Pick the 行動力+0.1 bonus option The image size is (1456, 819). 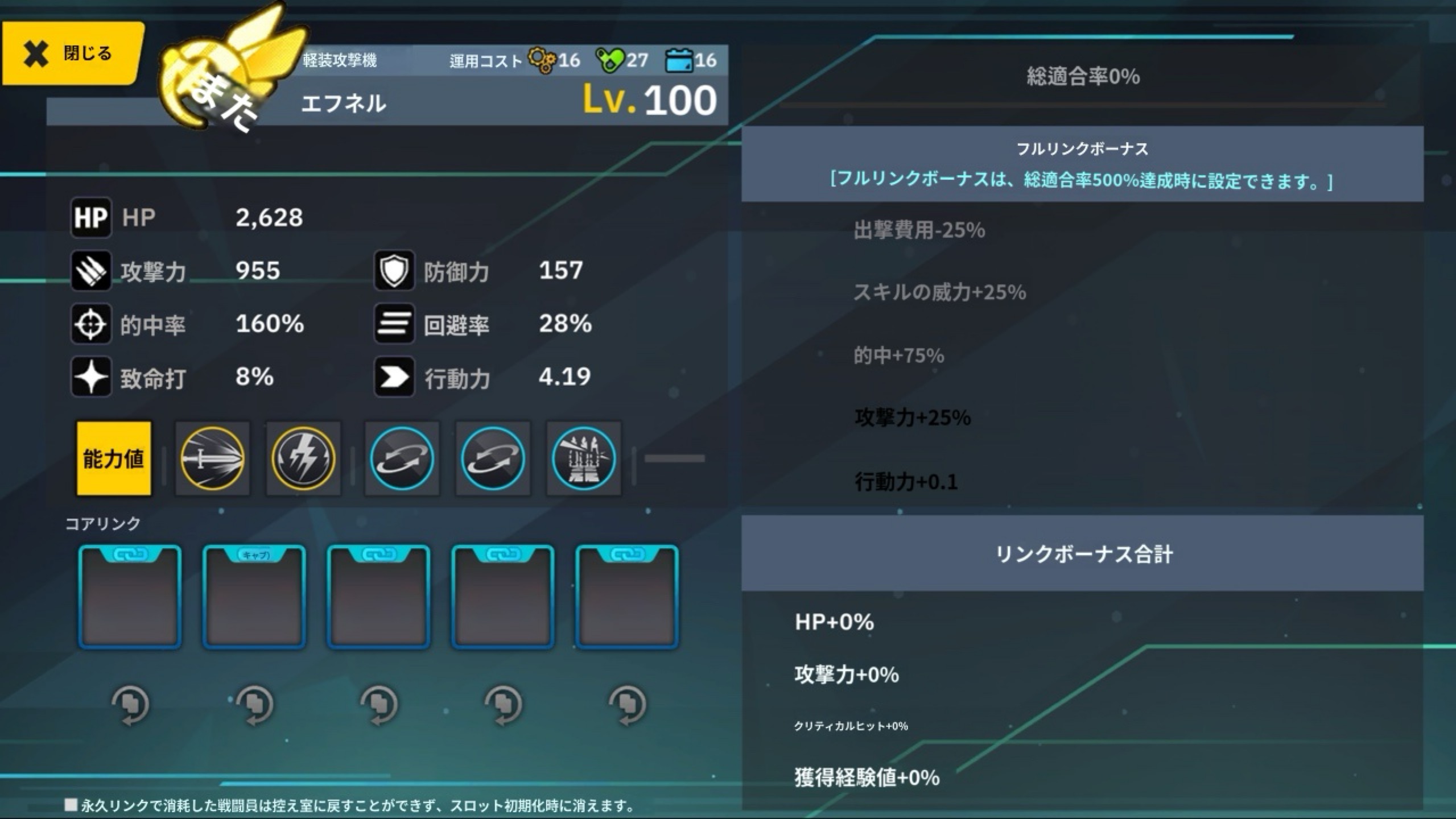tap(906, 482)
